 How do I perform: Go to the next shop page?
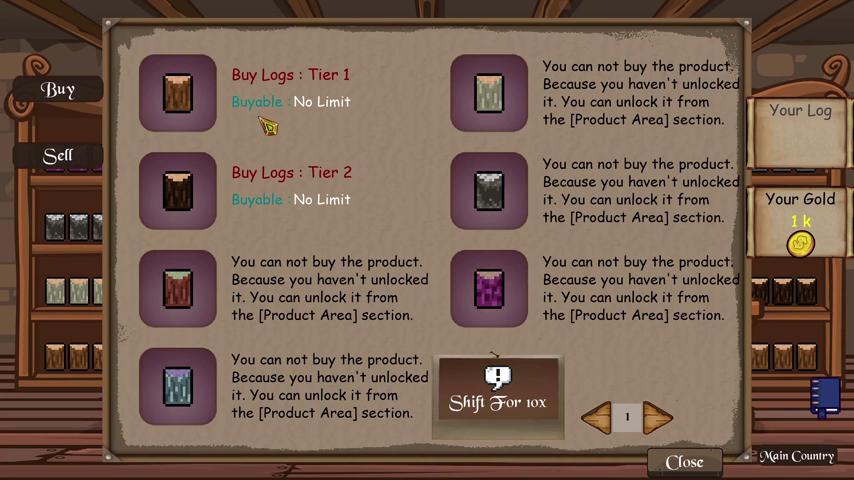tap(657, 418)
